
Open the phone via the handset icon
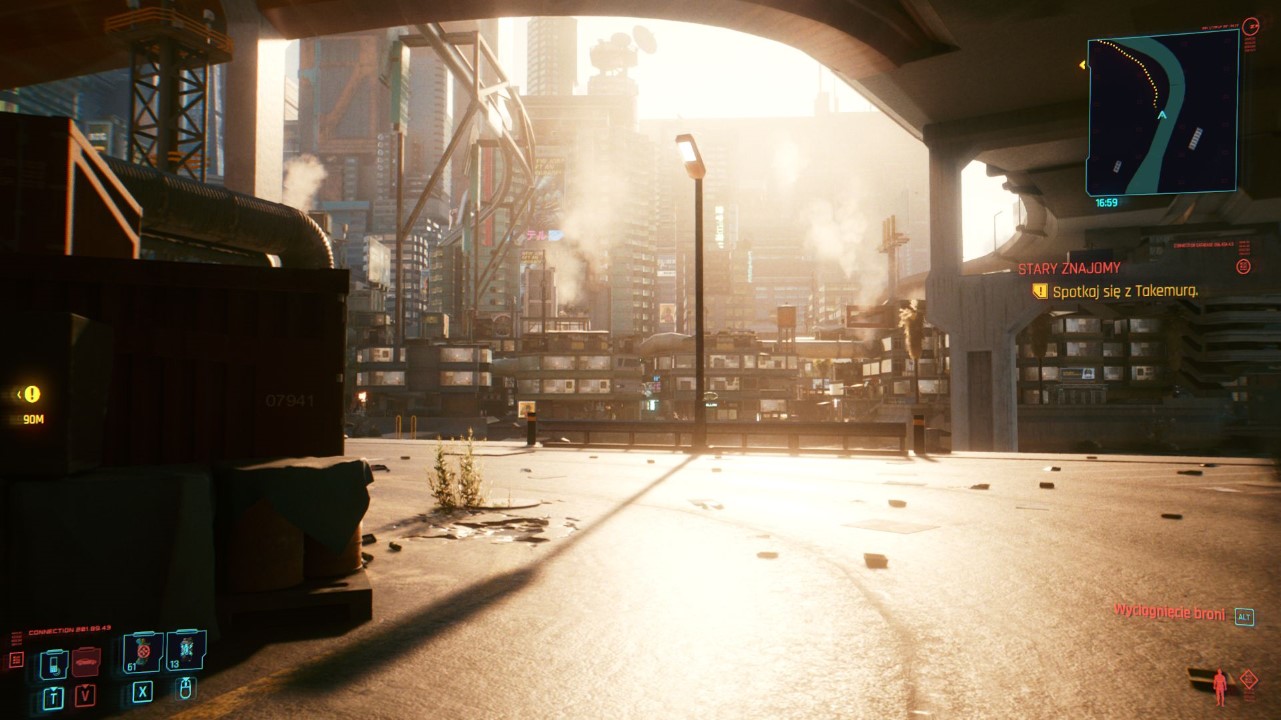tap(53, 663)
